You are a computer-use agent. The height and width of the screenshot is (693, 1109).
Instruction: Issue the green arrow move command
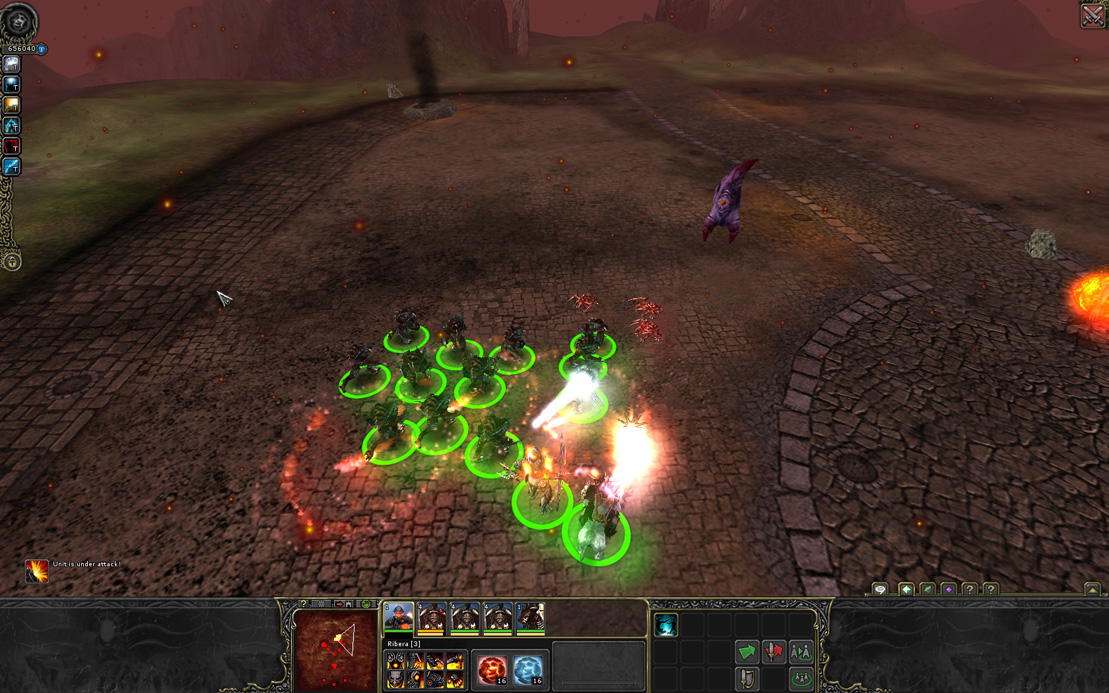746,652
